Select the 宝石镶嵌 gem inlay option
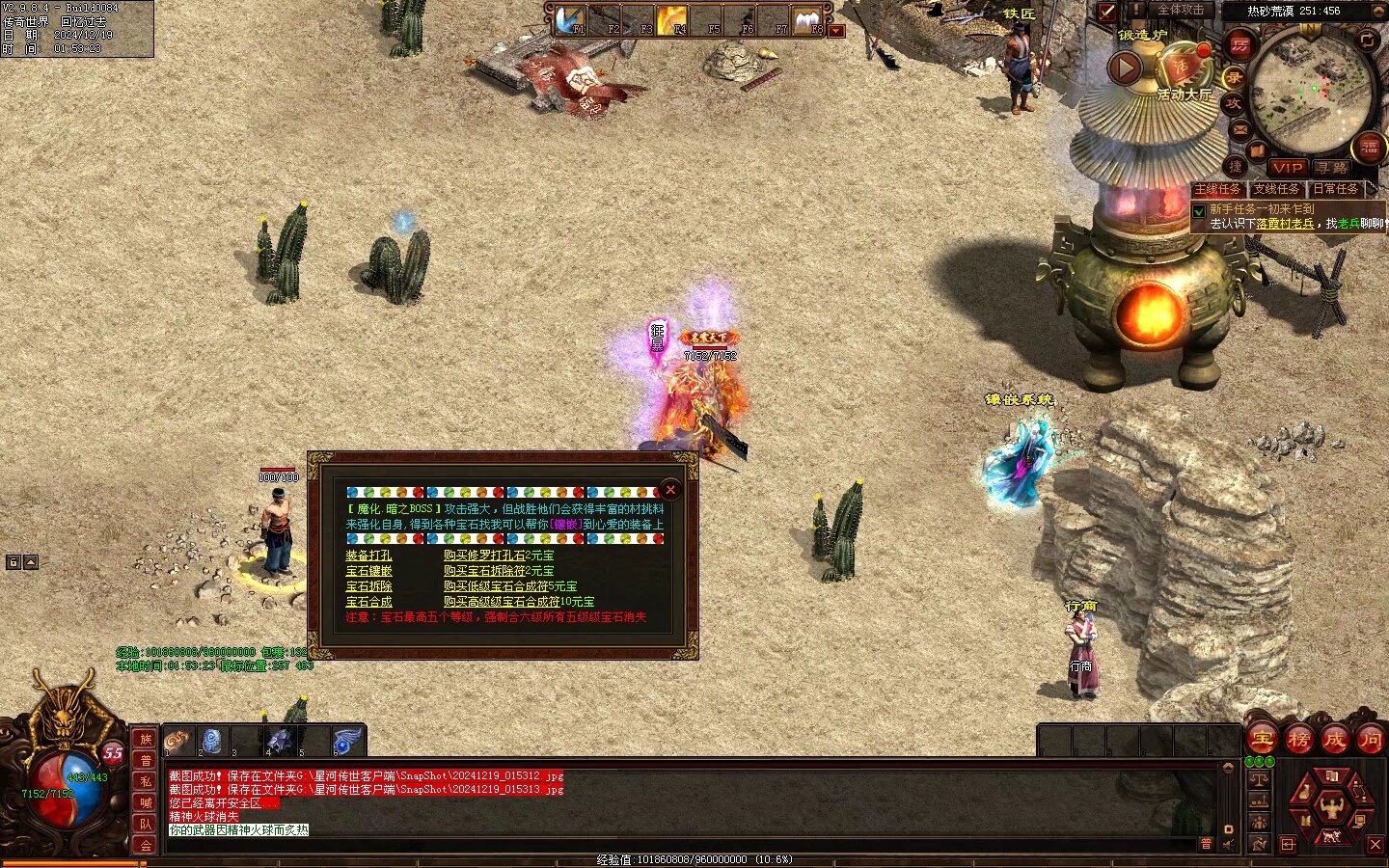Image resolution: width=1389 pixels, height=868 pixels. click(x=368, y=571)
